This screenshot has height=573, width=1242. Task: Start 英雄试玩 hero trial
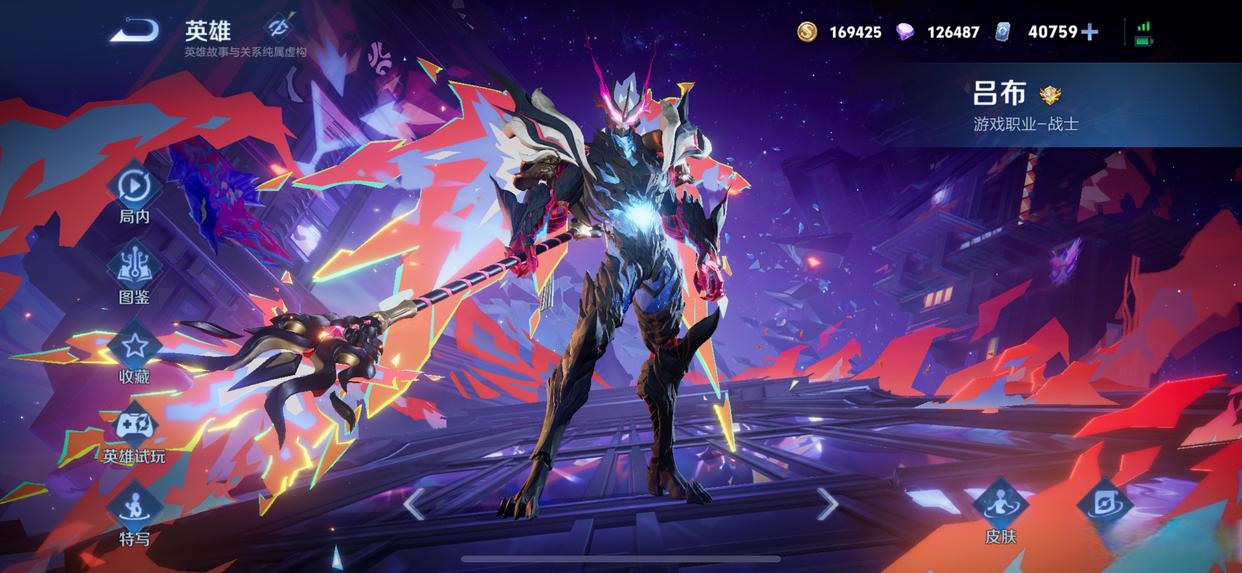coord(134,428)
